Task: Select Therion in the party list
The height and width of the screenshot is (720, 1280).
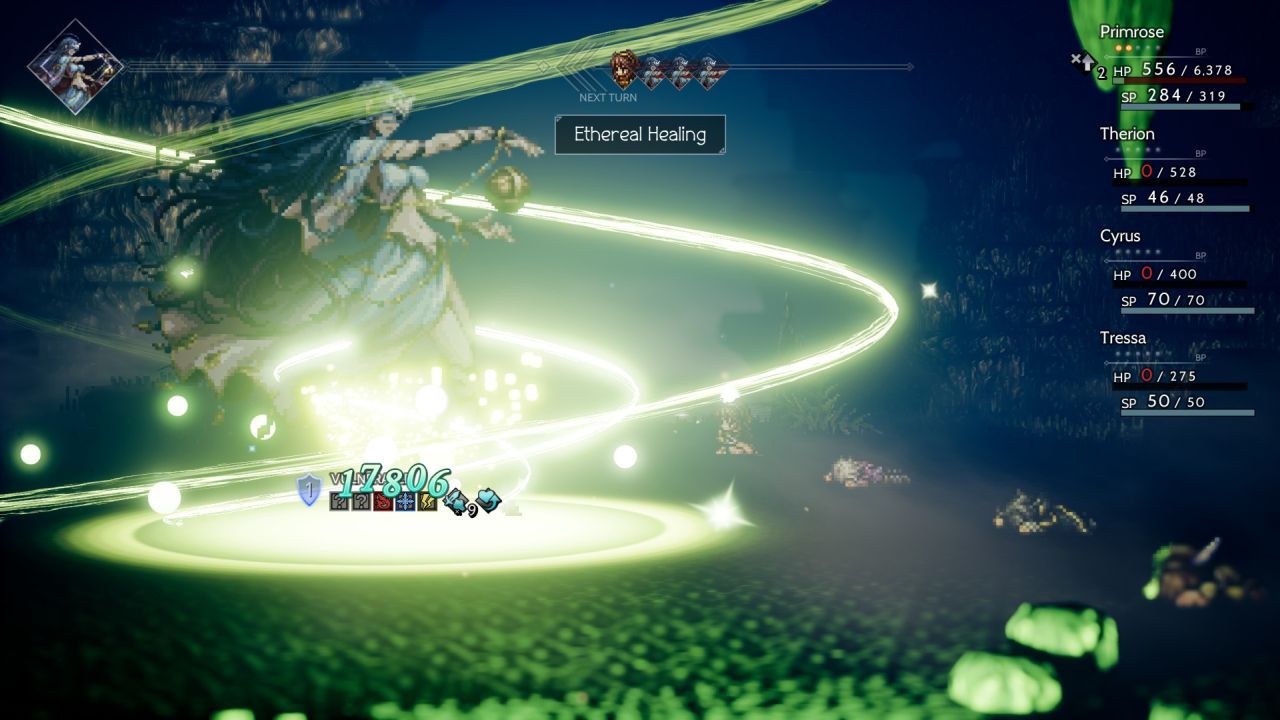Action: click(1175, 167)
